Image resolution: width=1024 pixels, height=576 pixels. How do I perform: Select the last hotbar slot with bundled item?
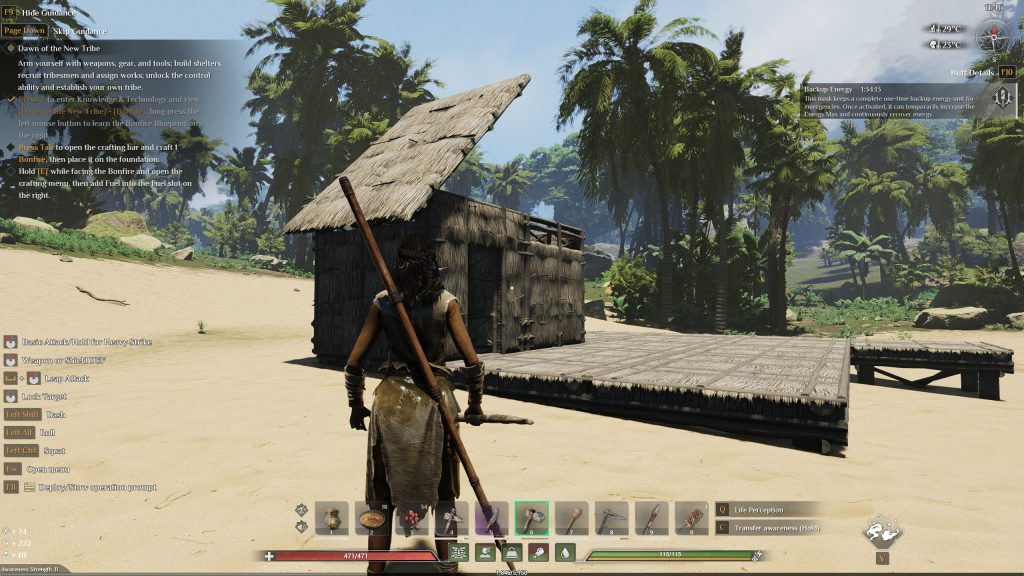click(x=692, y=518)
